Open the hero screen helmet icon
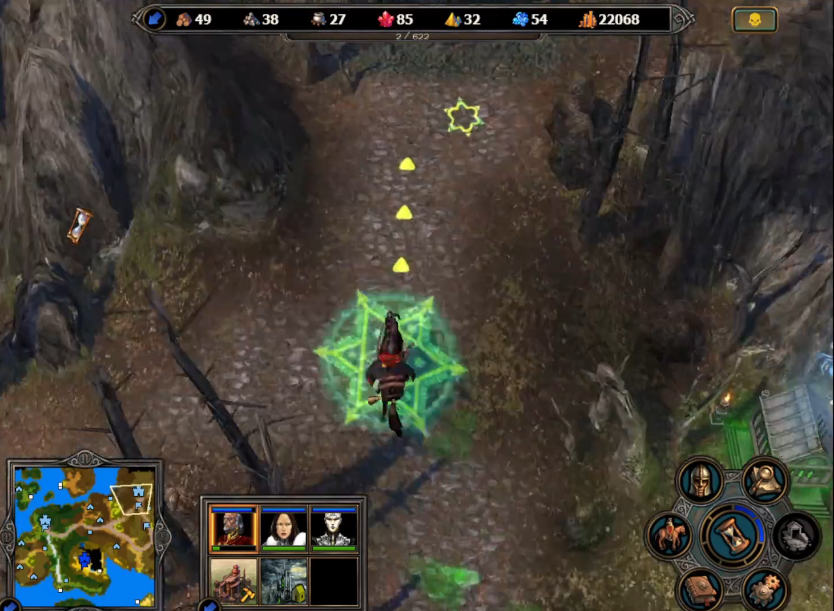Image resolution: width=834 pixels, height=611 pixels. point(700,481)
